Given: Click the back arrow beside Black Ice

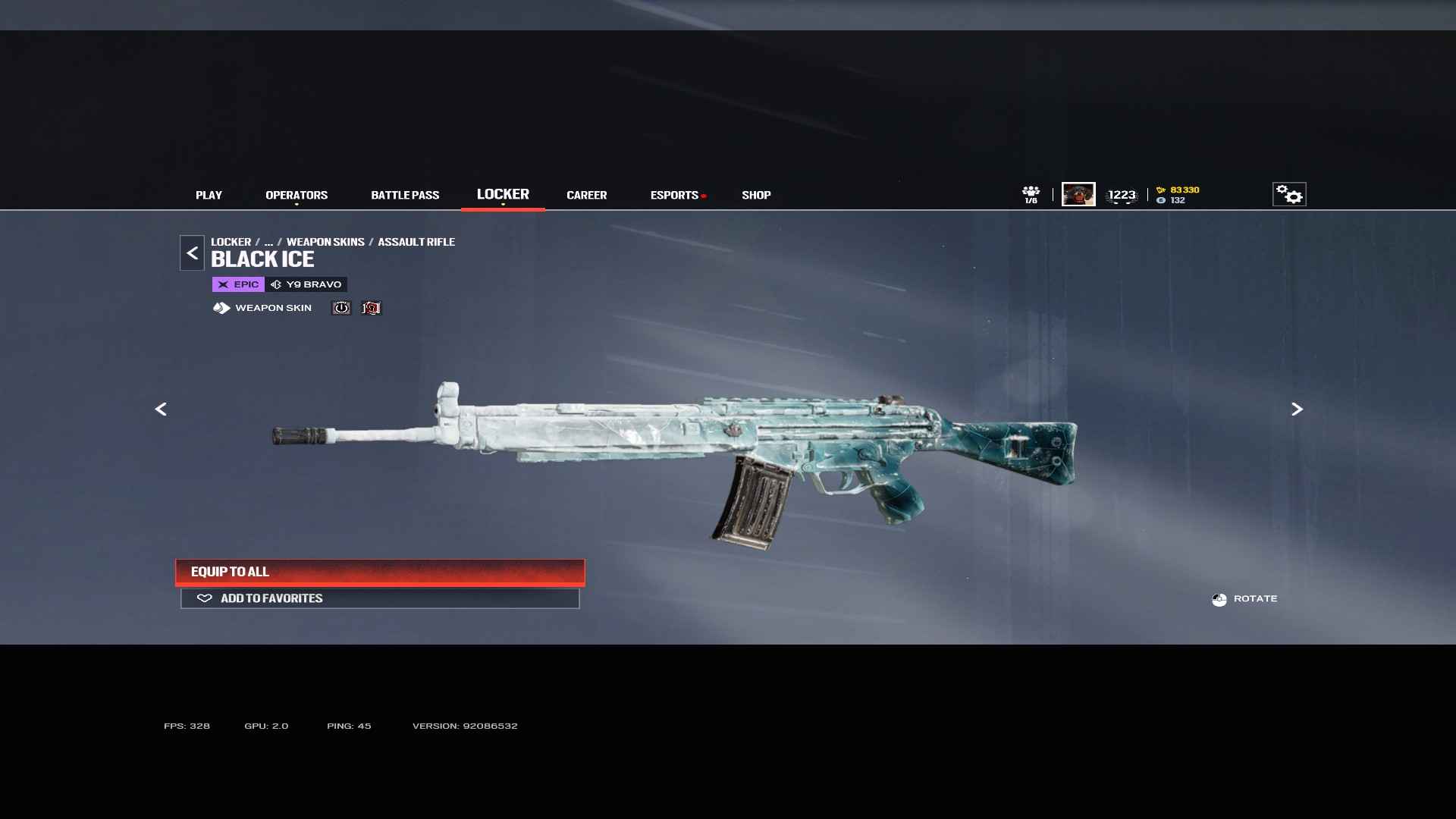Looking at the screenshot, I should (192, 253).
